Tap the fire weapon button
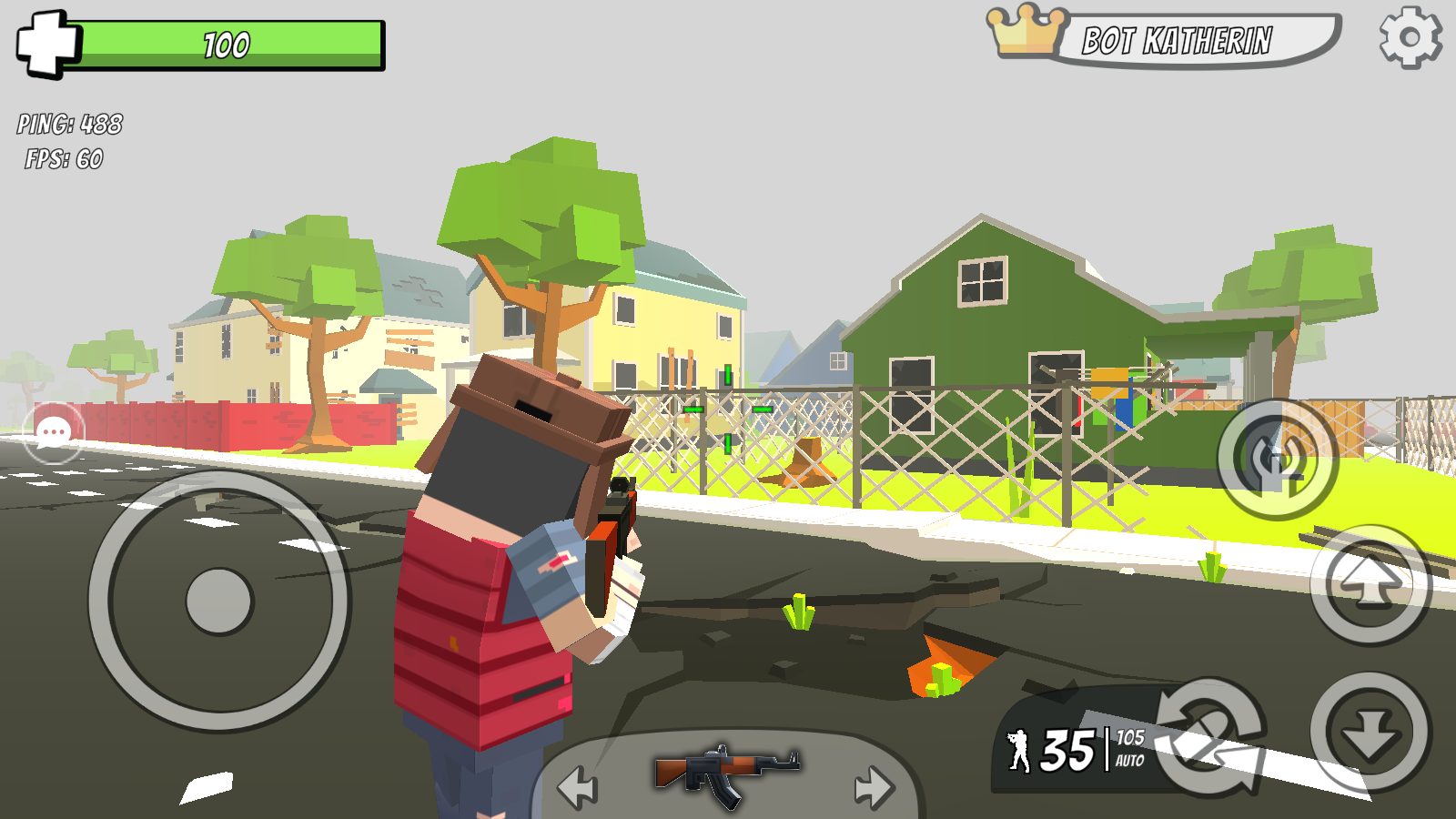The height and width of the screenshot is (819, 1456). pyautogui.click(x=1278, y=459)
